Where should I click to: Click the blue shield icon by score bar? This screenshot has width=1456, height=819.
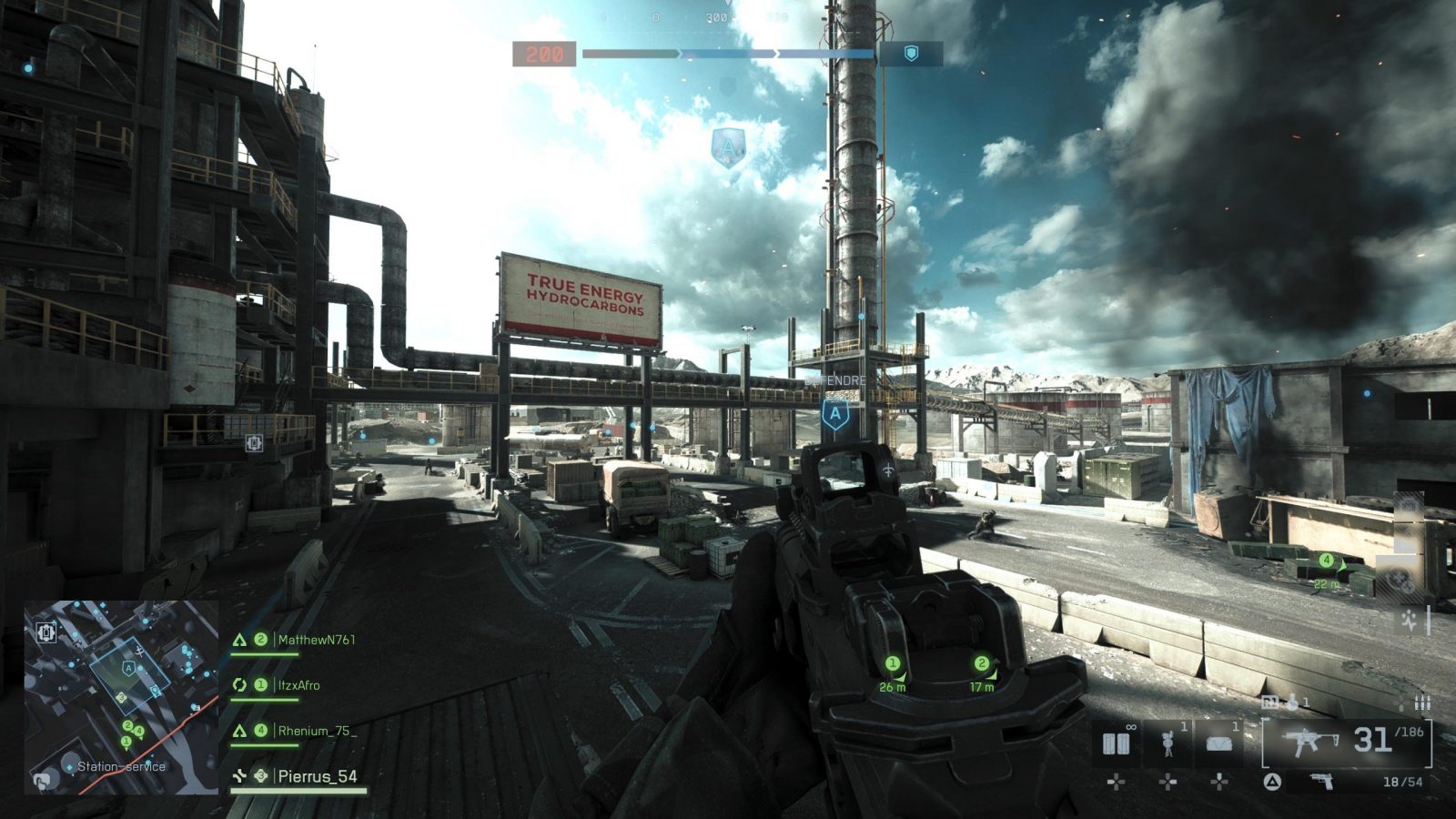(x=911, y=54)
